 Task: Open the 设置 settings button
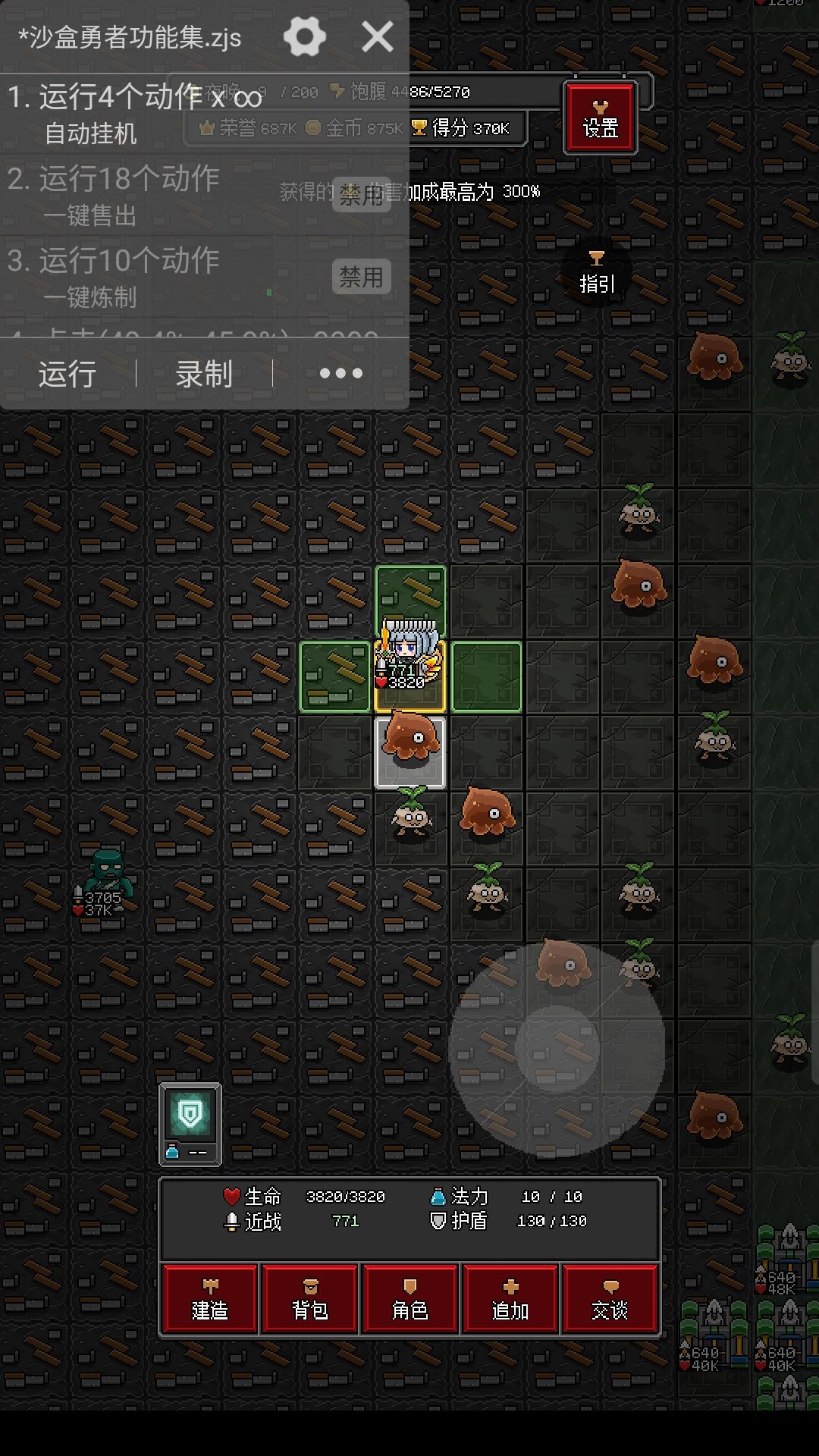click(x=600, y=118)
